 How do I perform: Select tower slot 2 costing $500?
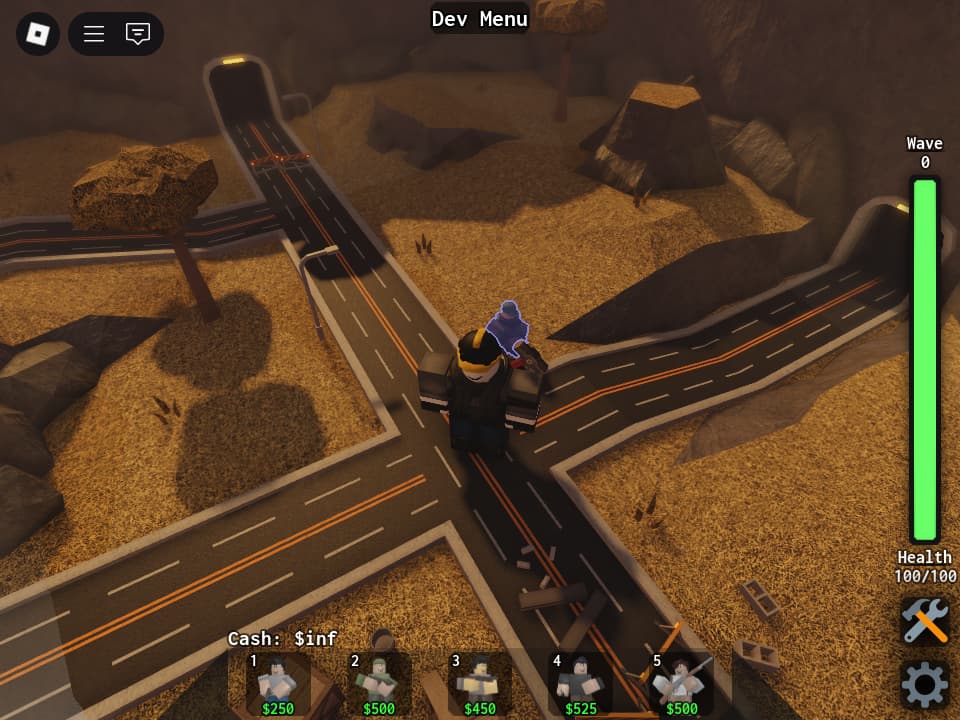coord(378,685)
